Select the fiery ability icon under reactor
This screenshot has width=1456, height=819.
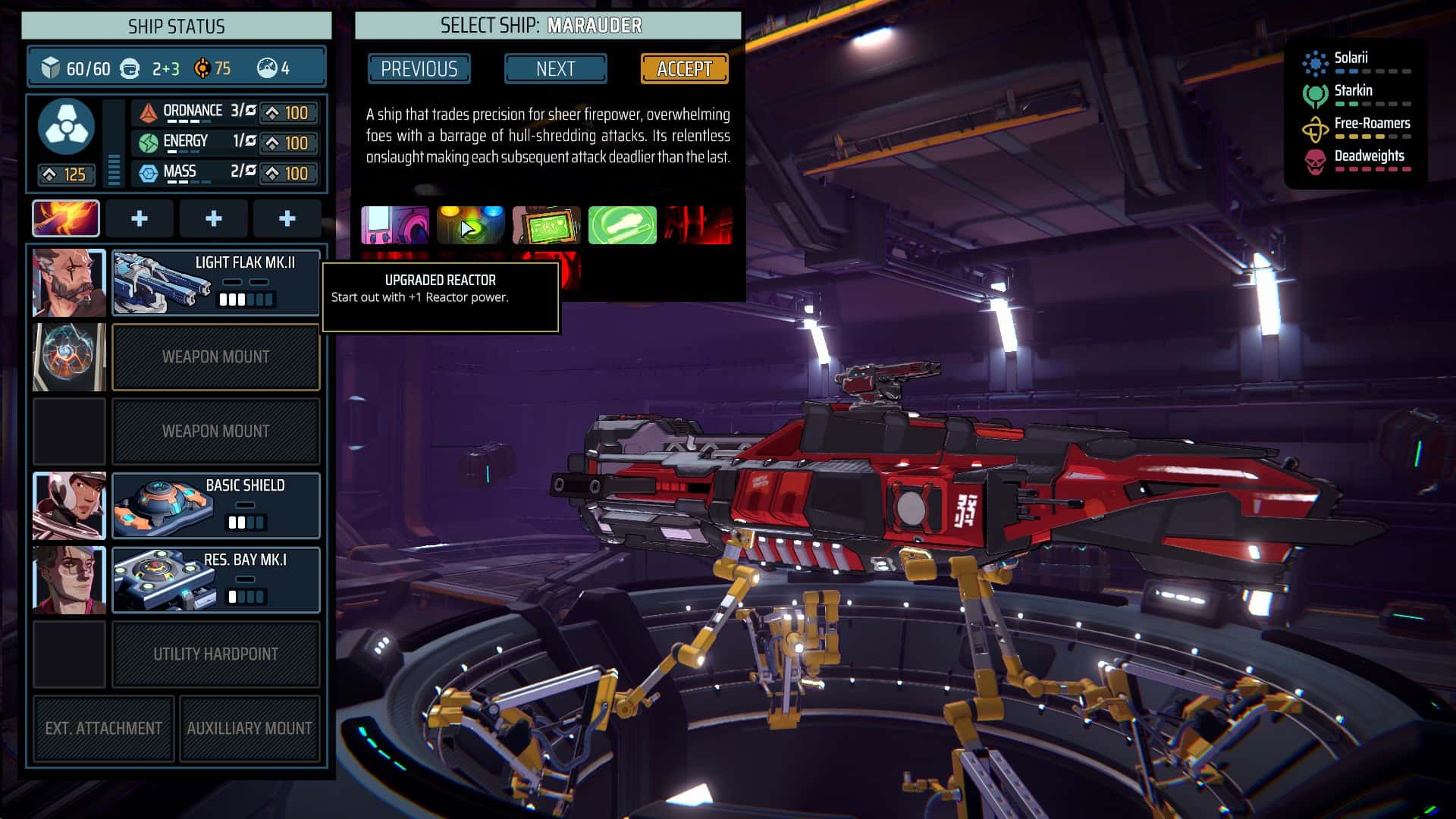tap(66, 218)
